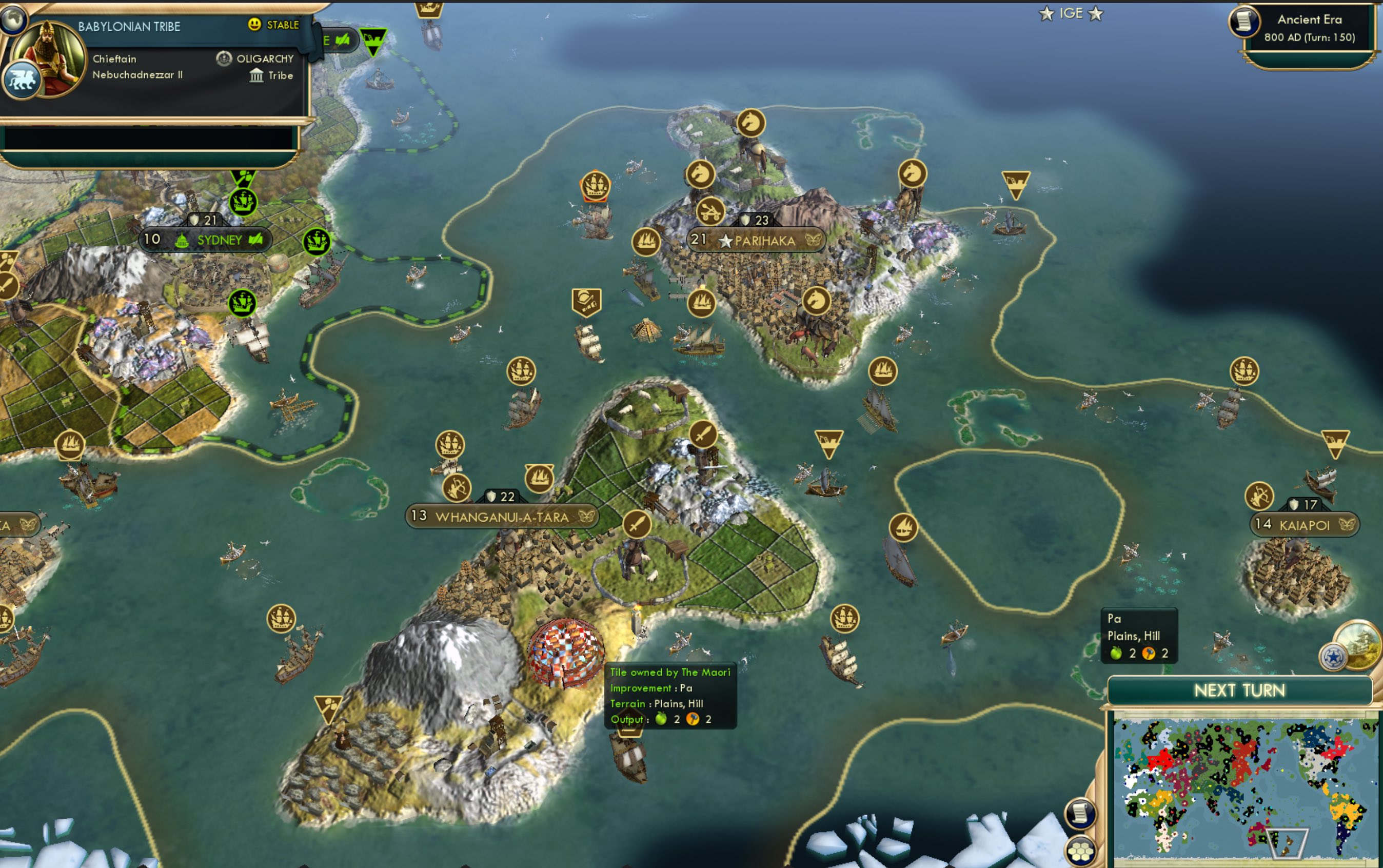Viewport: 1383px width, 868px height.
Task: Select the archer unit flag near Kaiapoi
Action: coord(1259,496)
